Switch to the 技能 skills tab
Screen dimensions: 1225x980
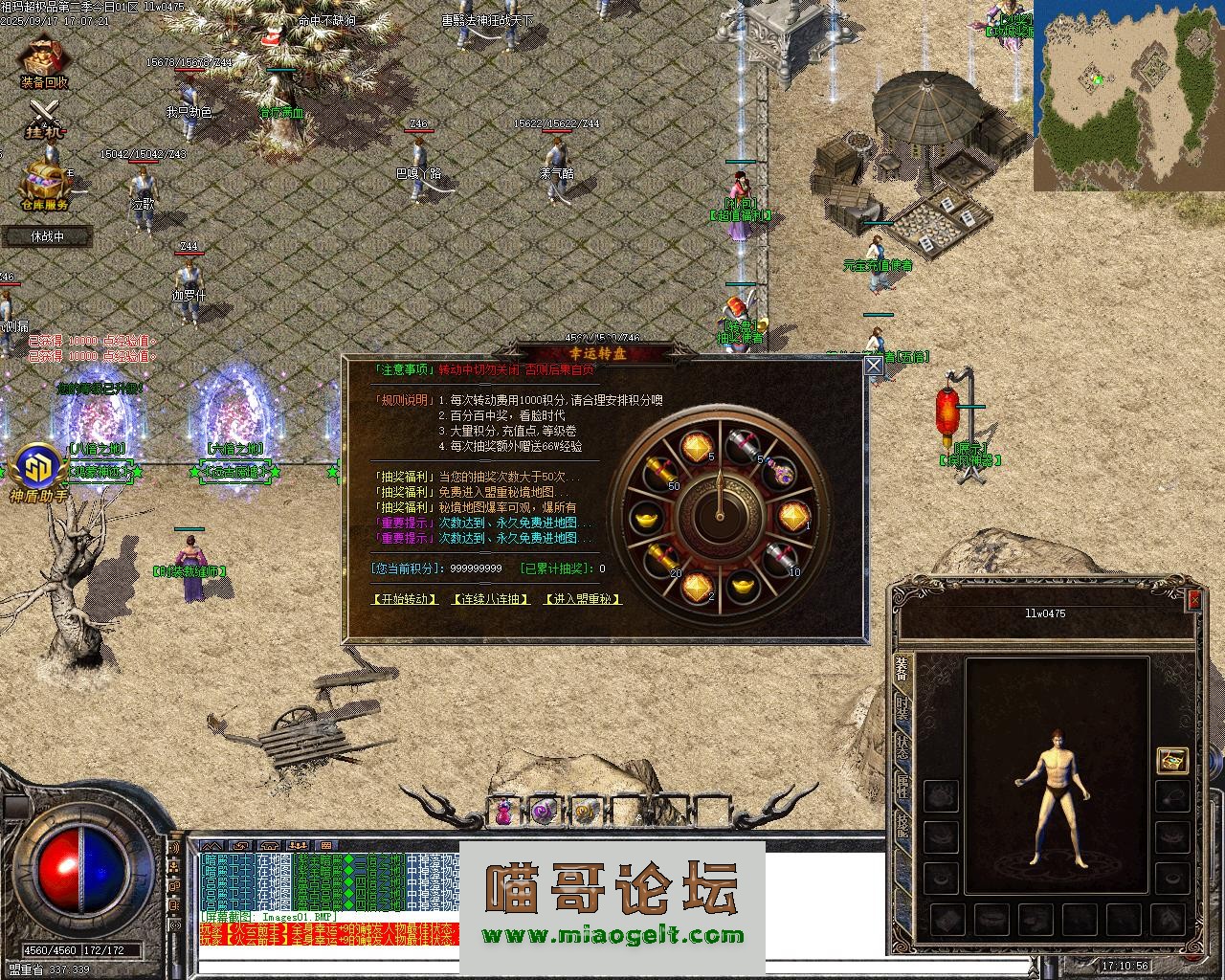tap(902, 823)
